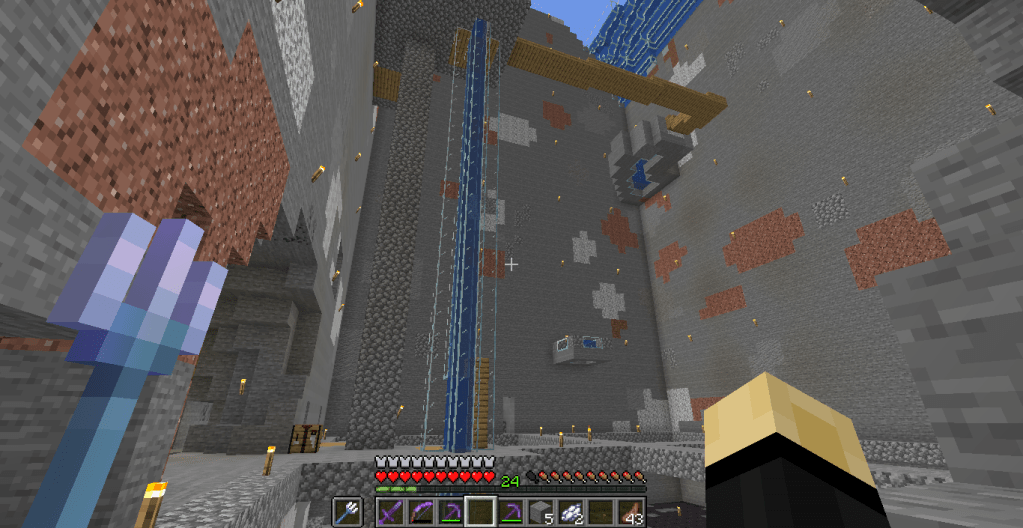Click the trident offhand slot
1023x528 pixels.
347,512
